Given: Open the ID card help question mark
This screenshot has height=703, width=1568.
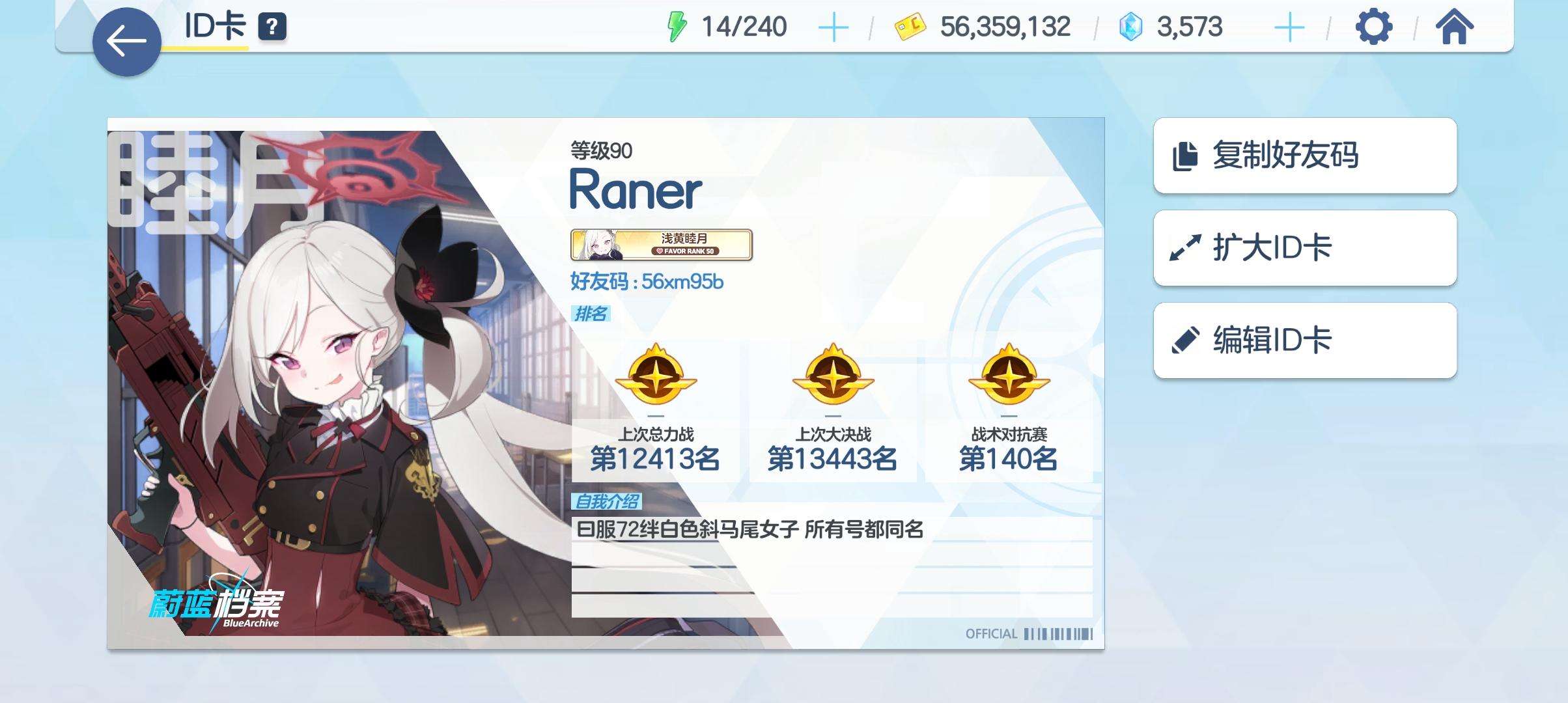Looking at the screenshot, I should pyautogui.click(x=273, y=27).
